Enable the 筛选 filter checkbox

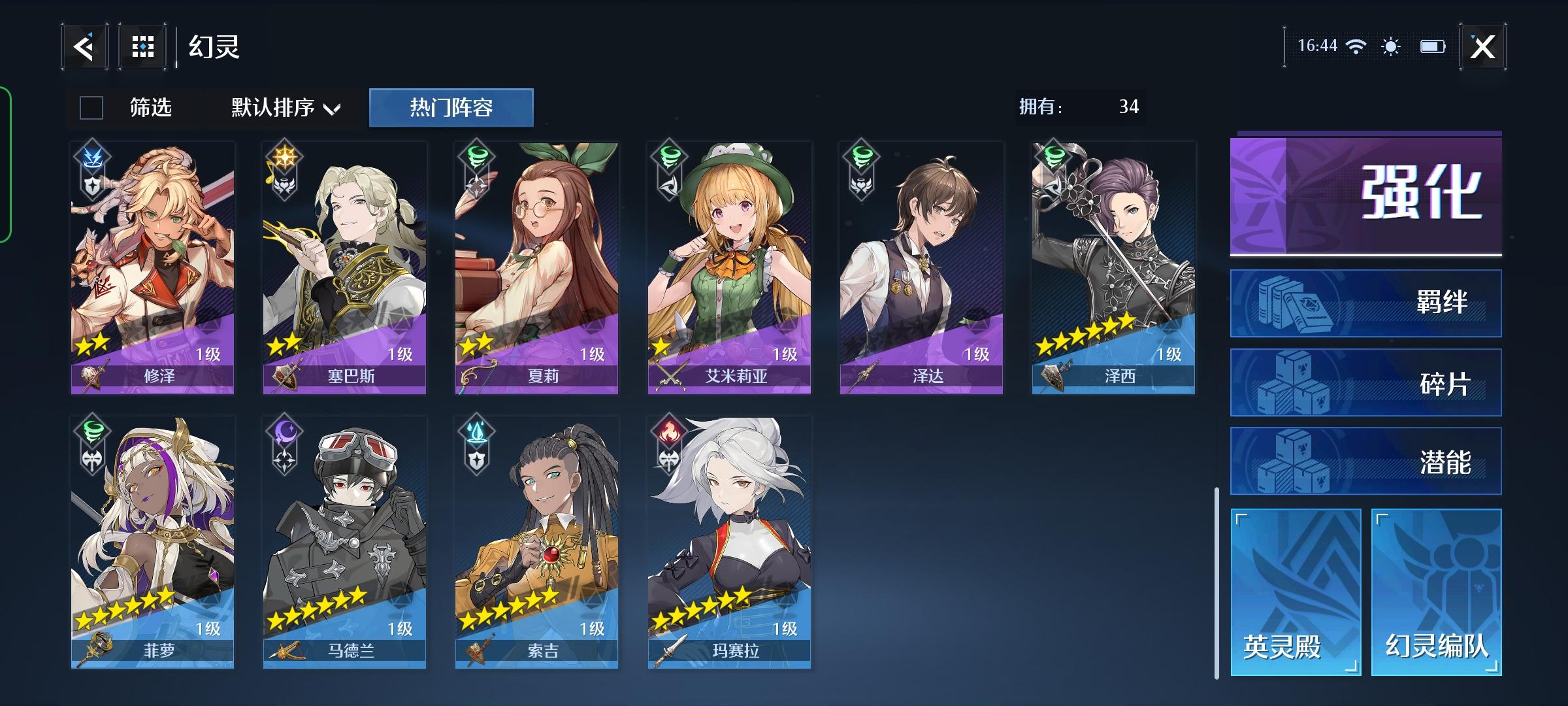click(x=91, y=108)
